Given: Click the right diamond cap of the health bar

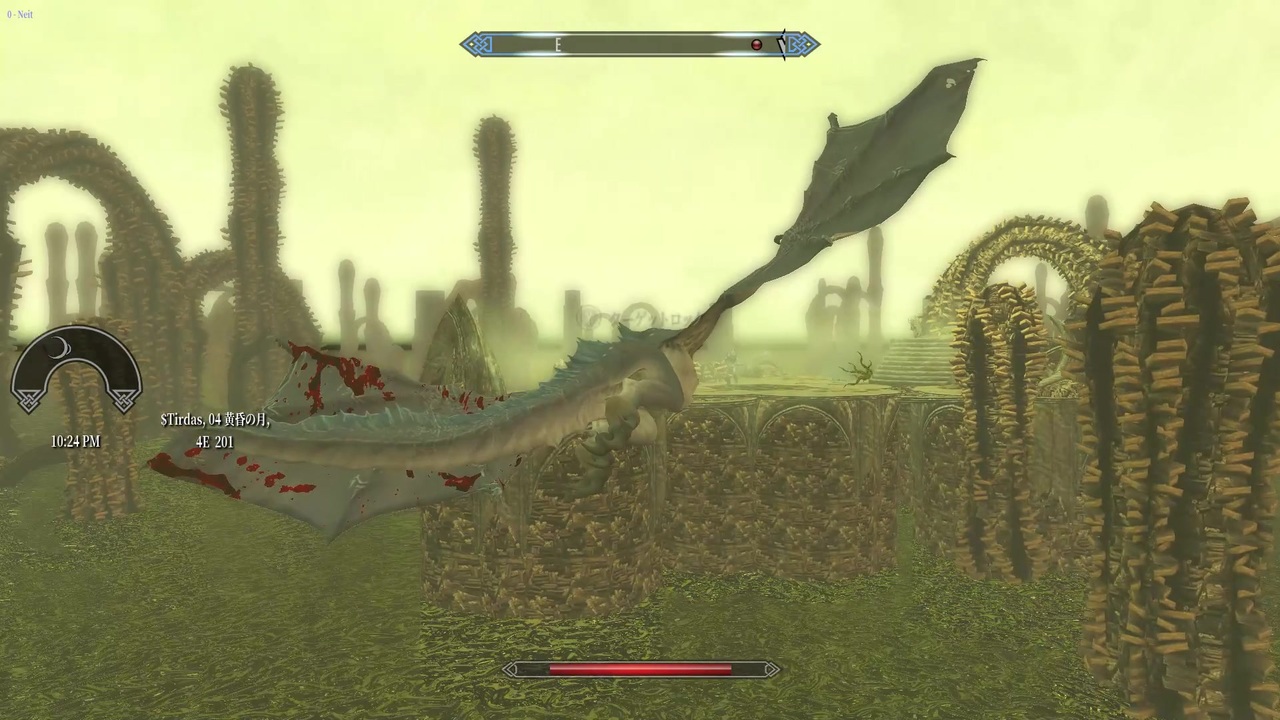Looking at the screenshot, I should point(770,670).
